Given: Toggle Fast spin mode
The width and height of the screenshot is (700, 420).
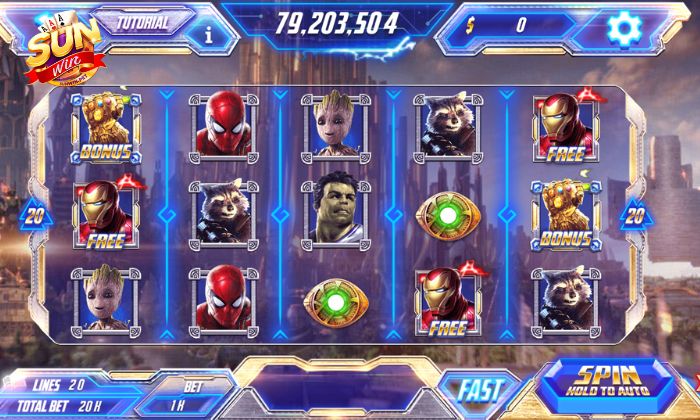Looking at the screenshot, I should coord(482,389).
